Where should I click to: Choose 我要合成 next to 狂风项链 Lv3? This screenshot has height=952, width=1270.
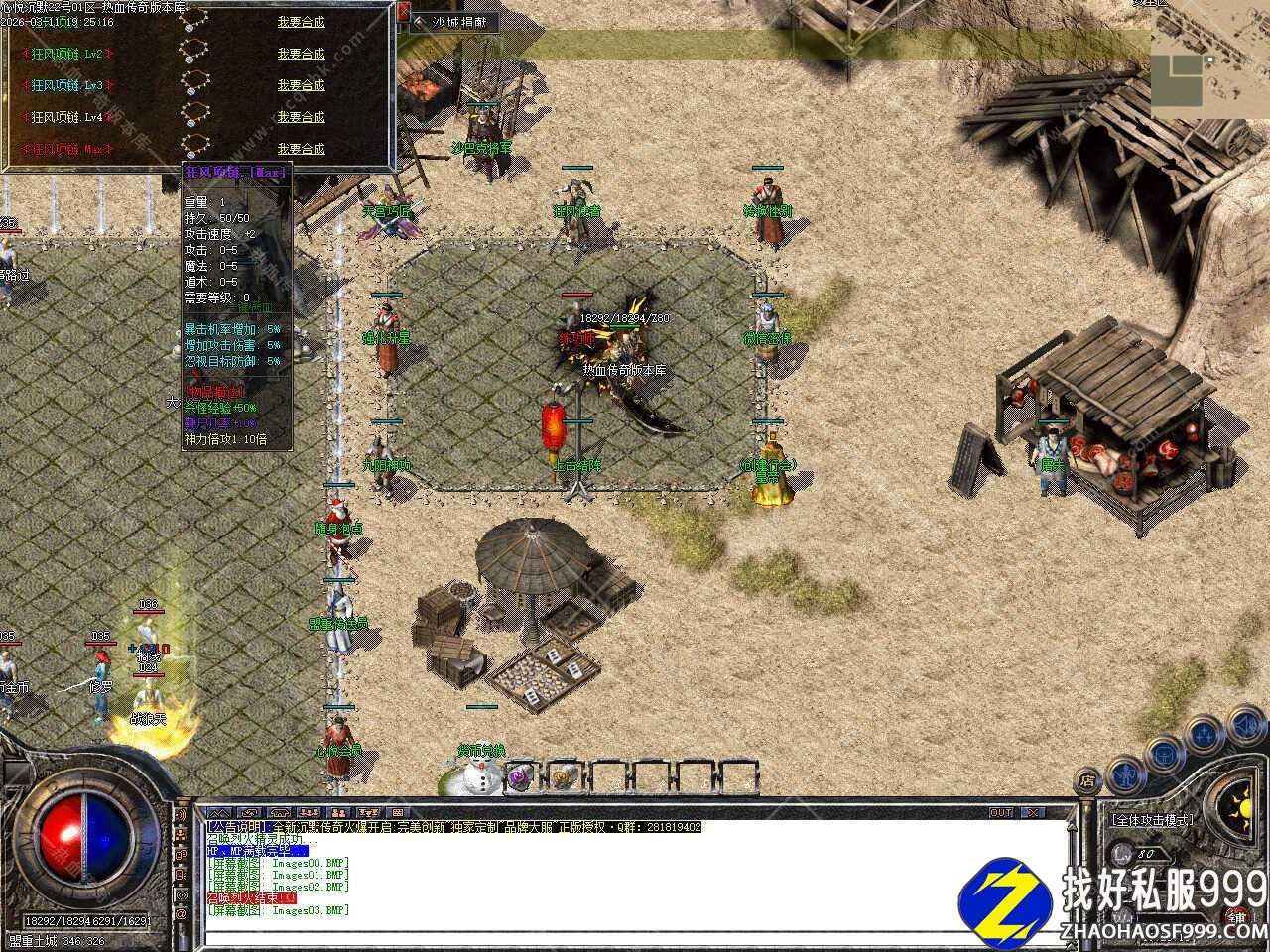pyautogui.click(x=301, y=85)
